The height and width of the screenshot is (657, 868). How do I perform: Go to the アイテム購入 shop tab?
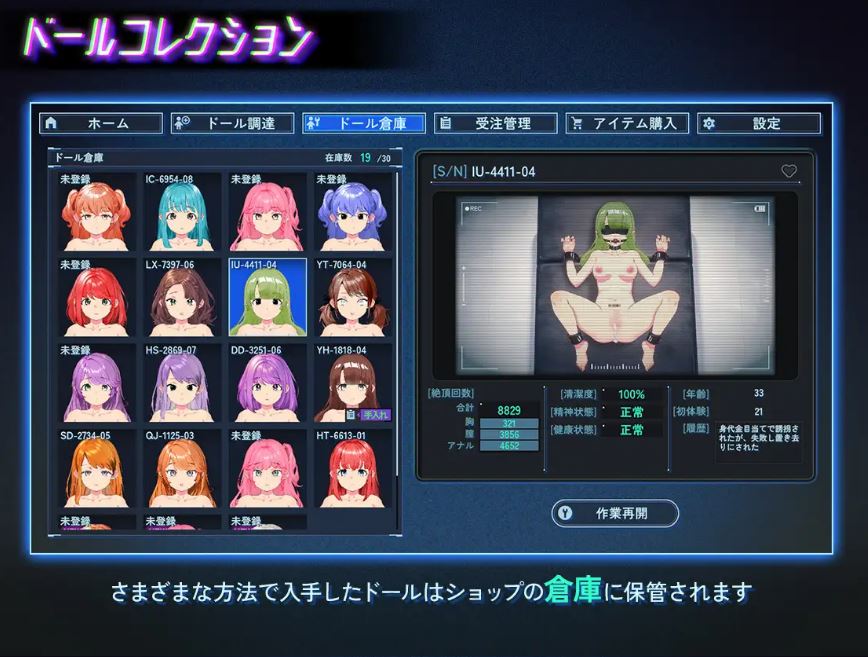[x=627, y=123]
